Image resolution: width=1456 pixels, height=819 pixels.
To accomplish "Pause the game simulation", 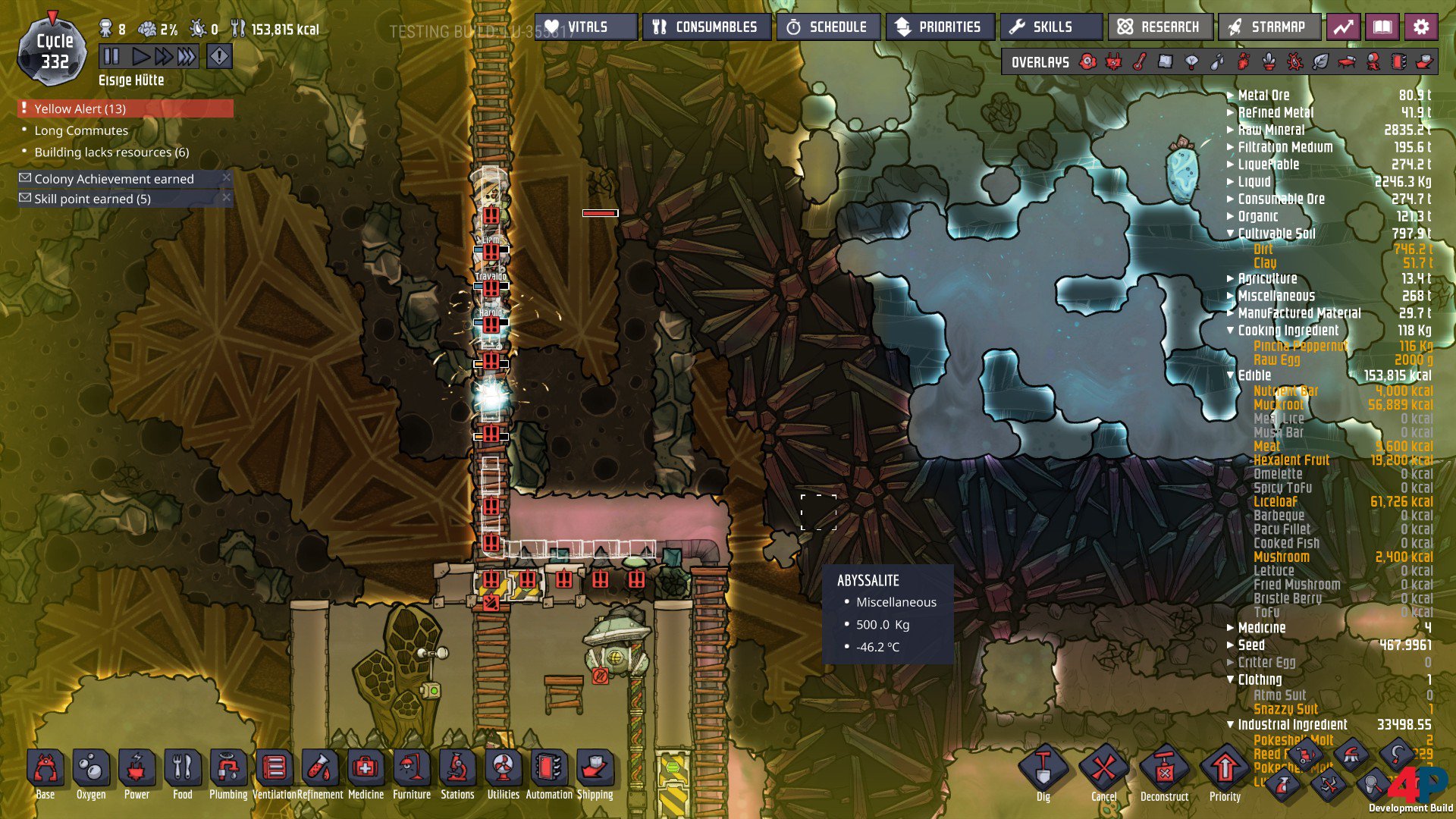I will pyautogui.click(x=111, y=56).
